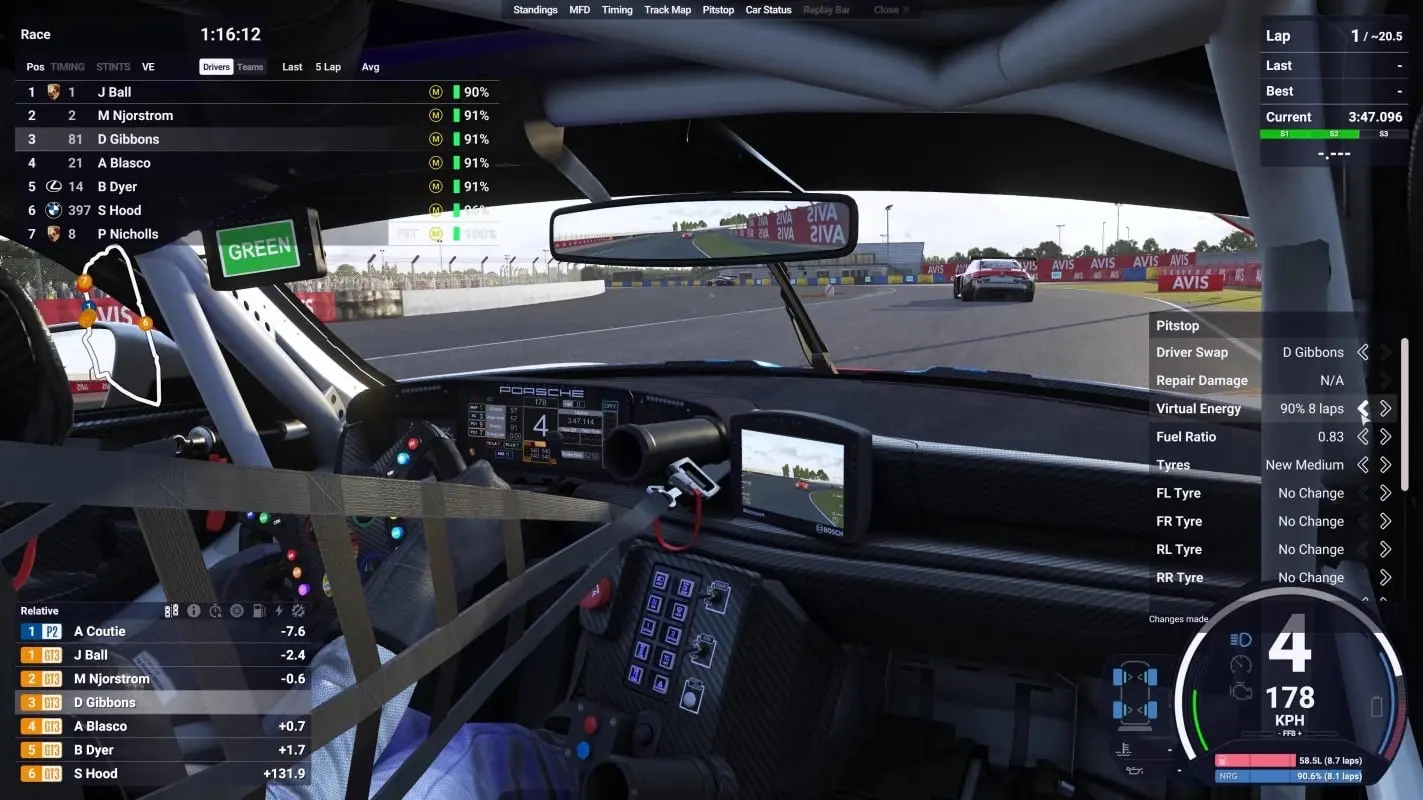Open the setup wrenches icon in Relative panel
The image size is (1423, 800).
[297, 610]
